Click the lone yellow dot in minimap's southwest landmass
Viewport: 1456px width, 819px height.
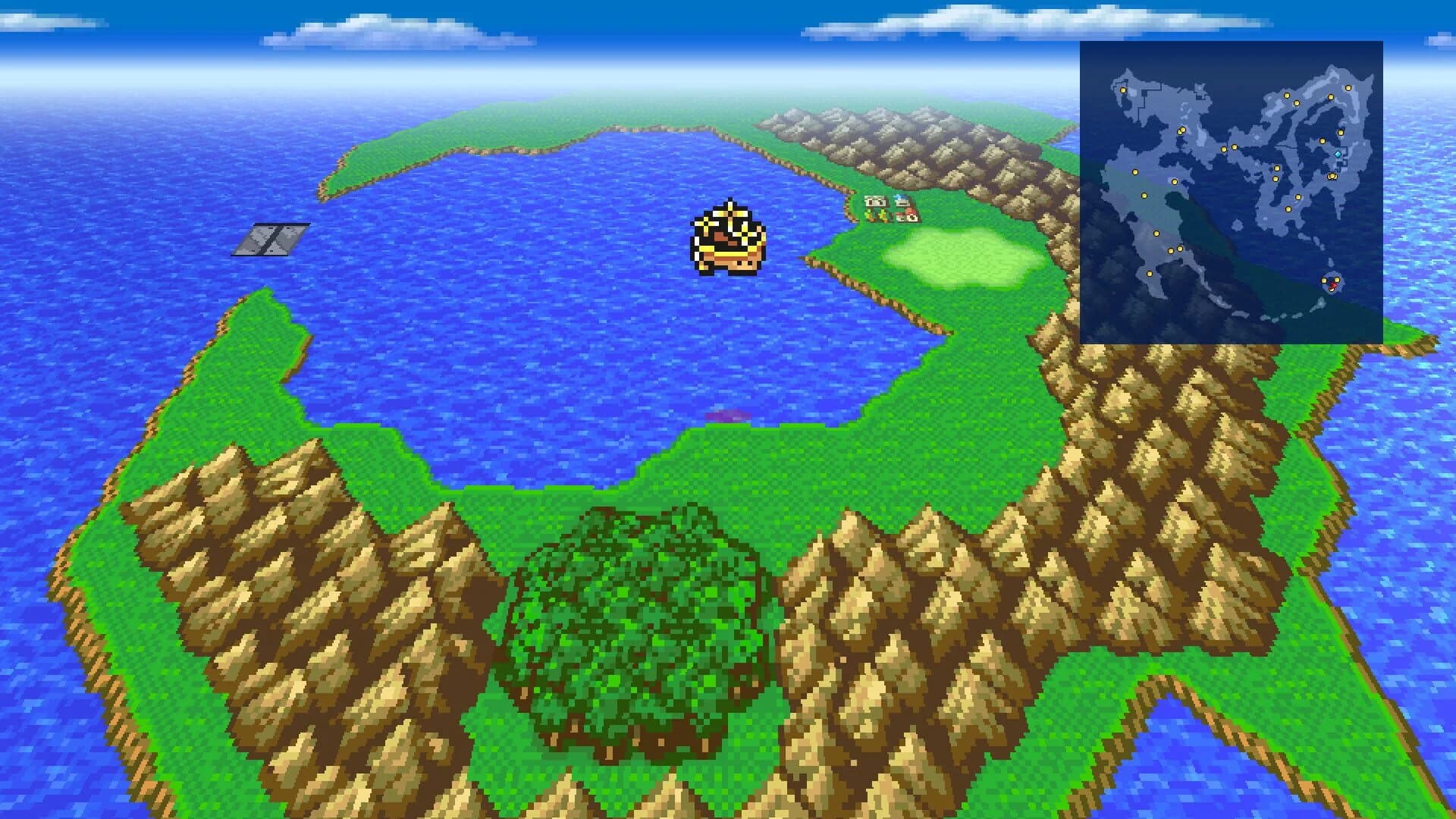tap(1150, 273)
